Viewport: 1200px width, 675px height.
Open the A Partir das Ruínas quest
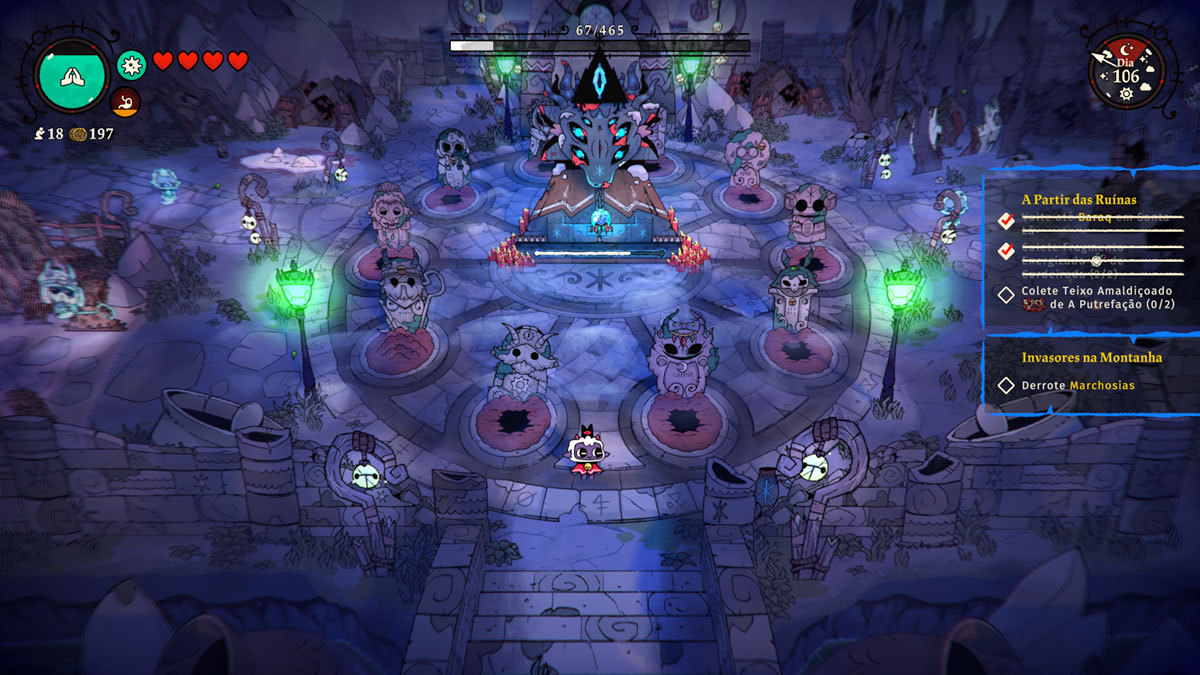click(1078, 199)
